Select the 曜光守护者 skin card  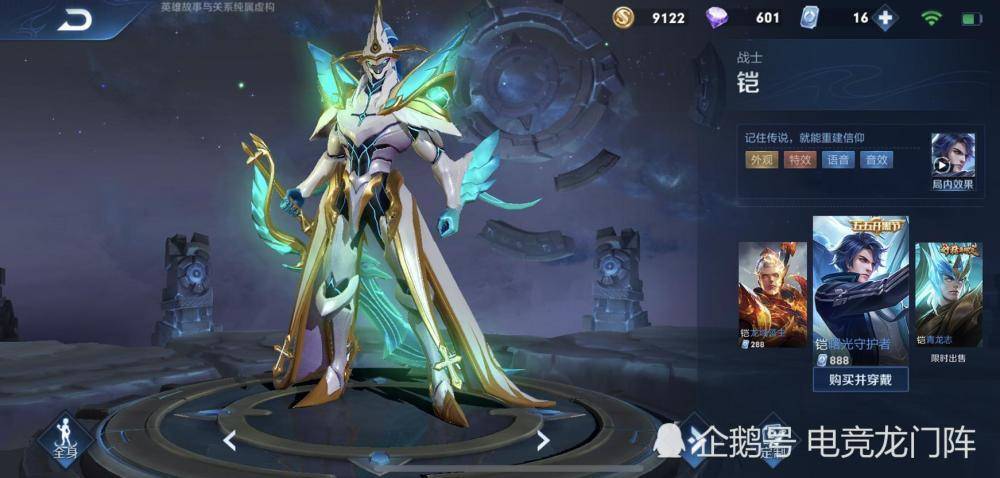[x=859, y=290]
